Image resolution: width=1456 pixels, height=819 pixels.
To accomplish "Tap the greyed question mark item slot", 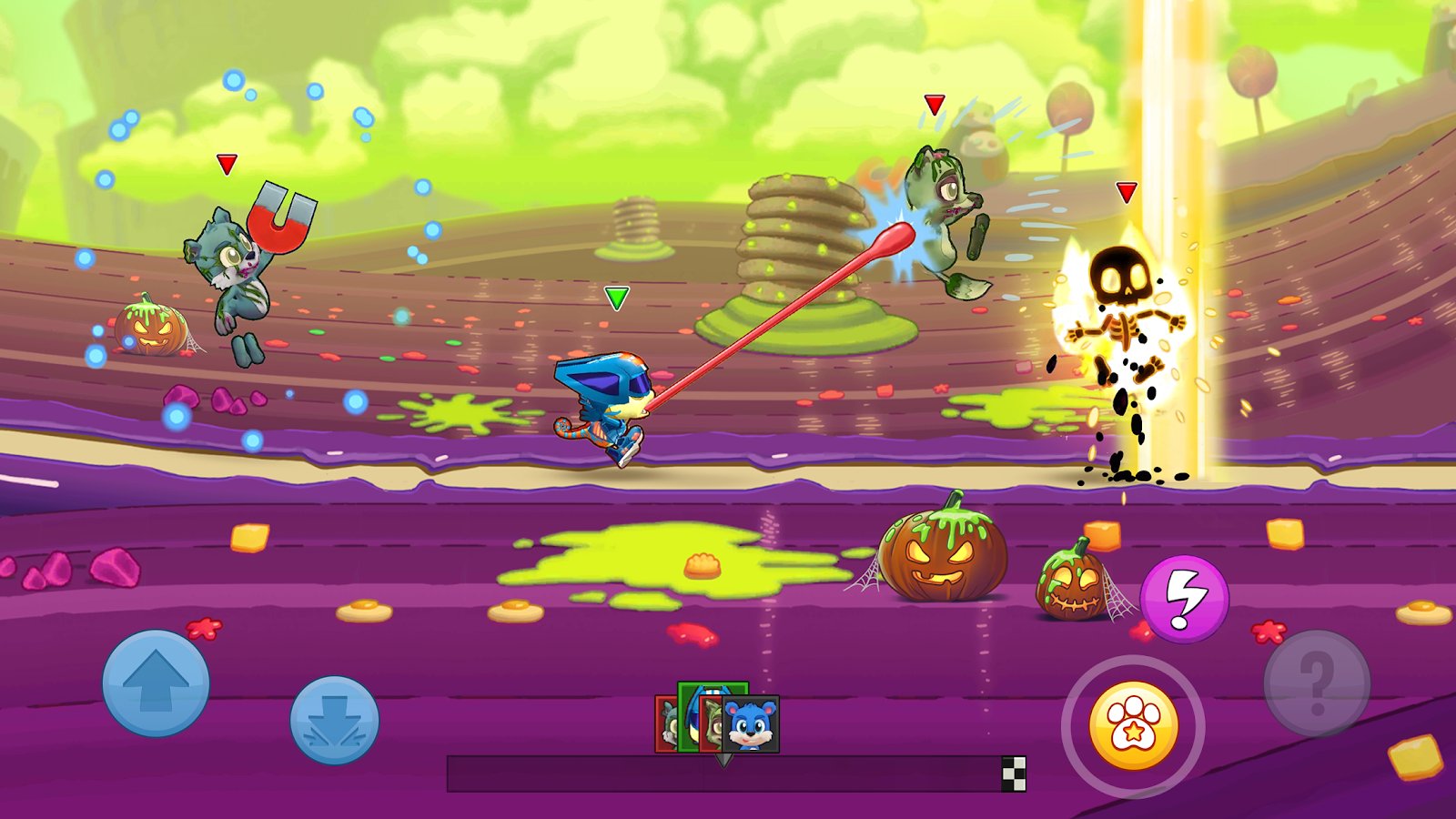I will 1316,682.
